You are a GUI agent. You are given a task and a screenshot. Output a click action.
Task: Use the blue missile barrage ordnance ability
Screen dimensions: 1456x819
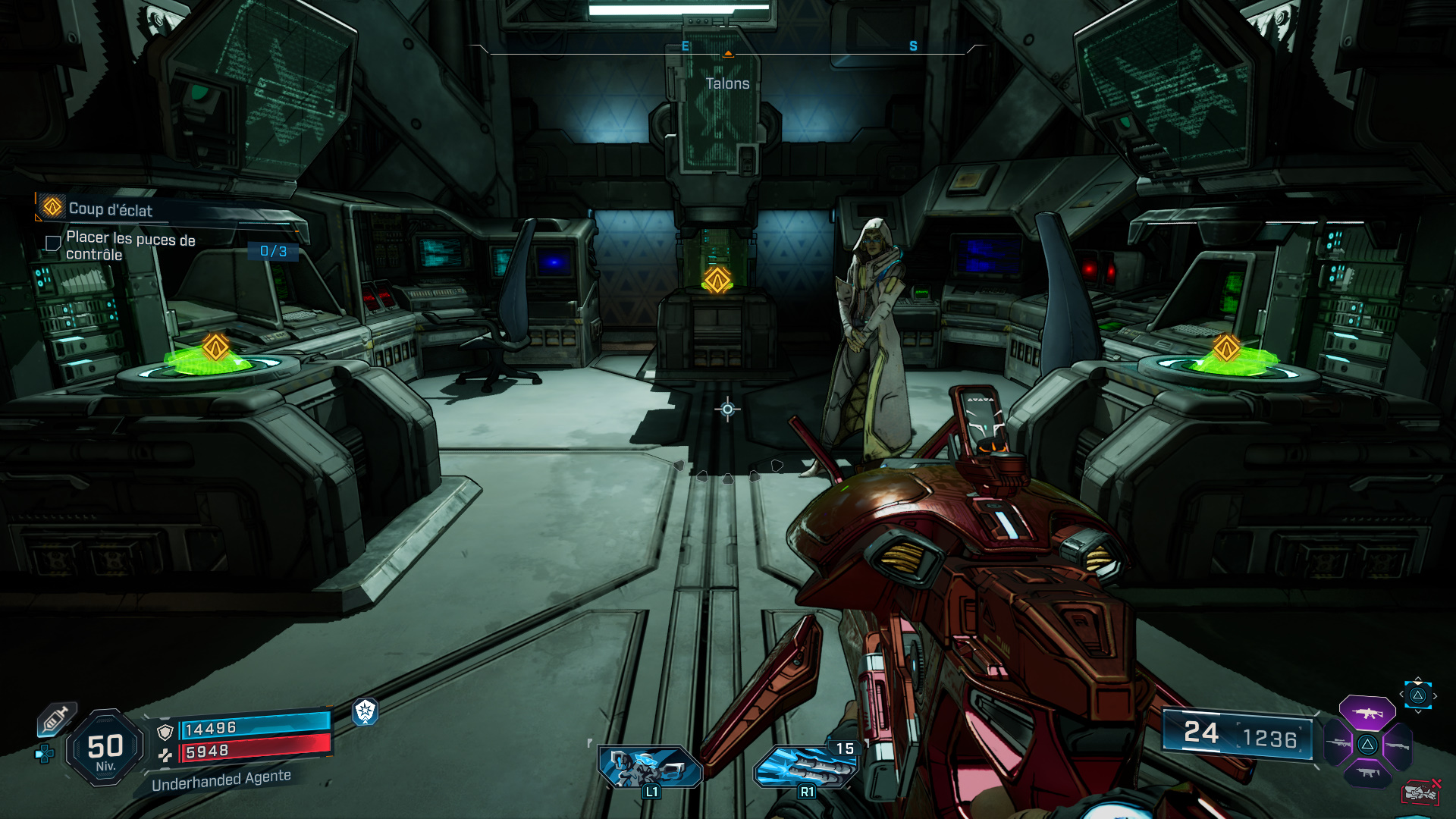[x=806, y=766]
